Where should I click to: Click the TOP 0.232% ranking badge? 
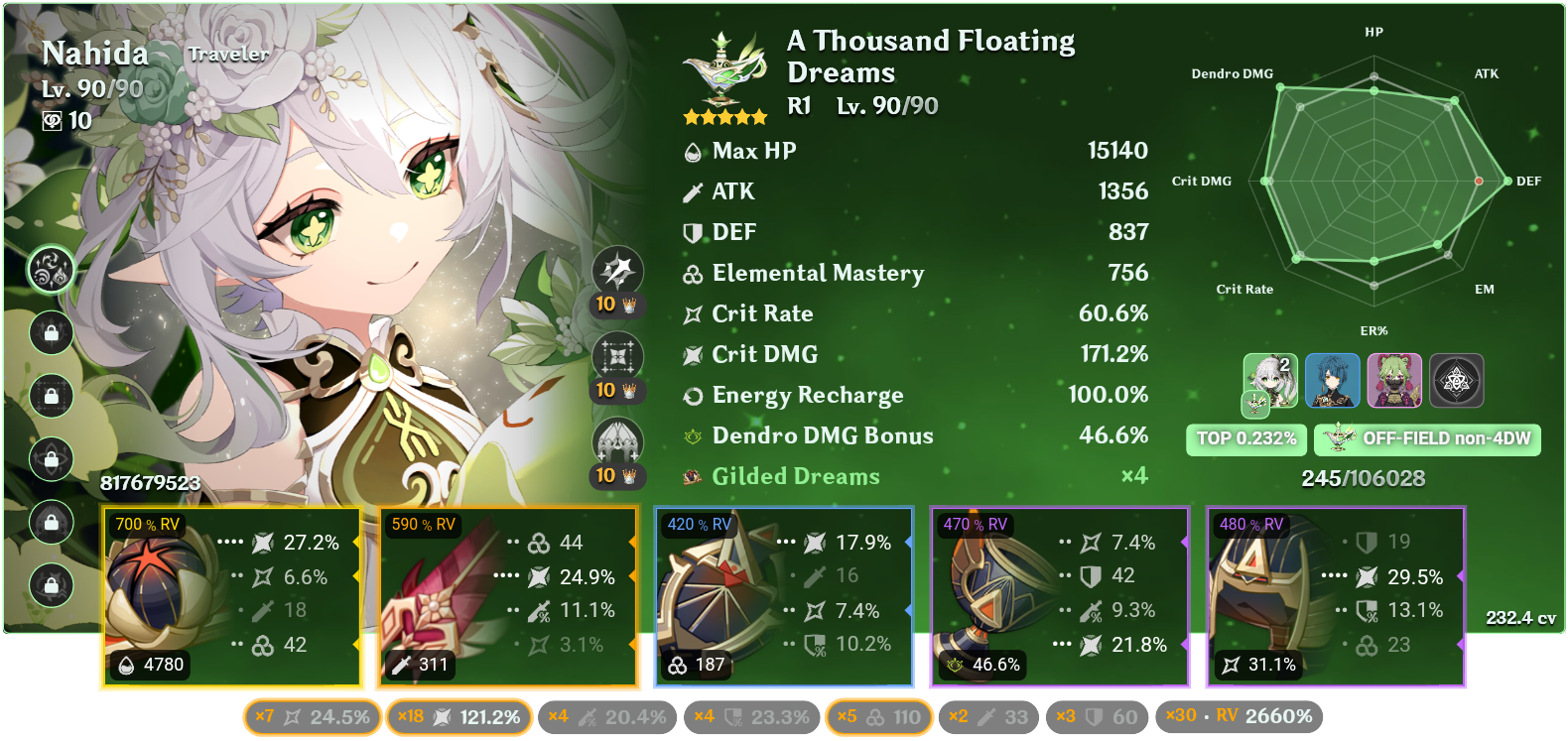point(1245,437)
